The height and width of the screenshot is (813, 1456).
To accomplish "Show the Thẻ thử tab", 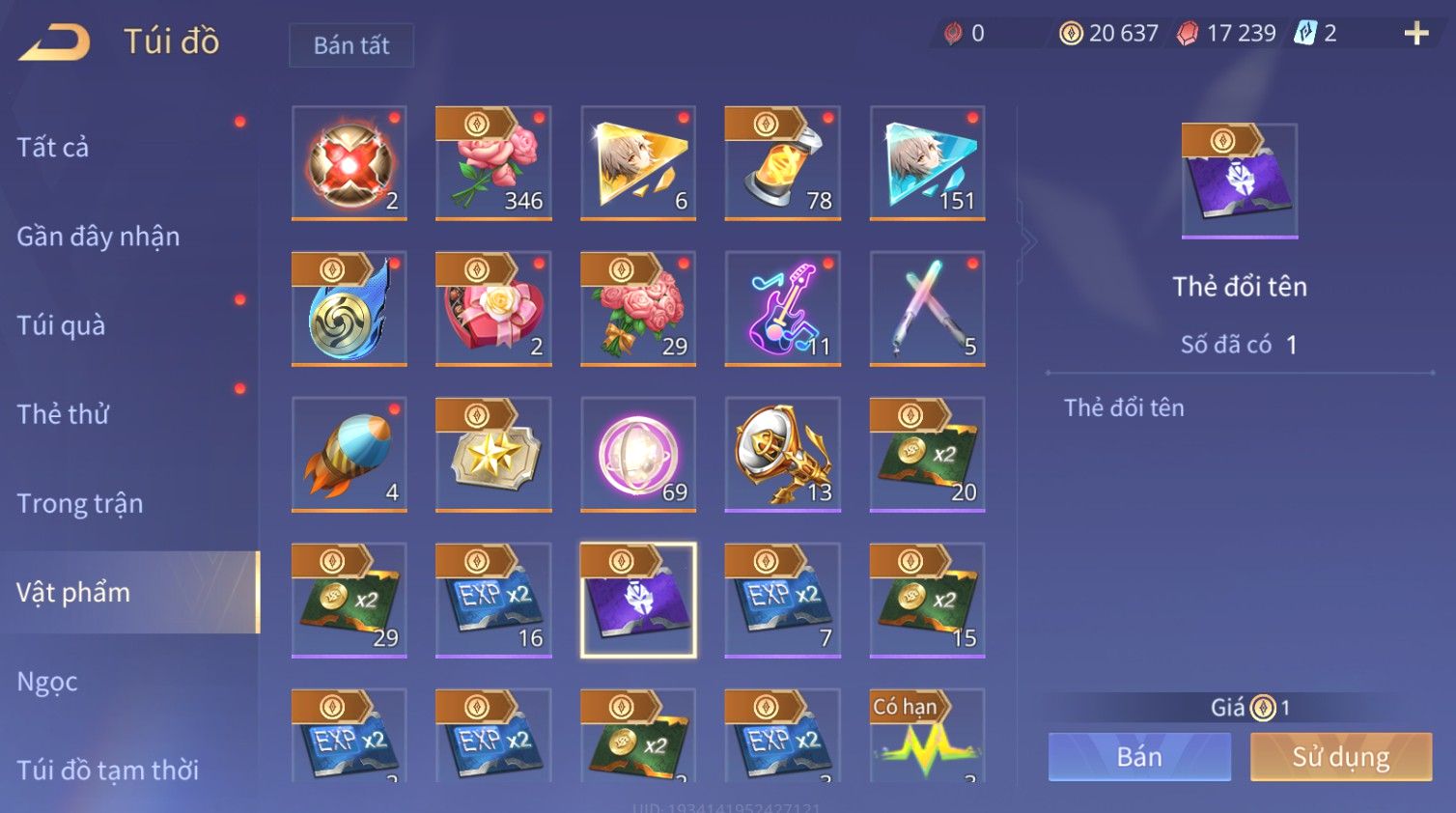I will (63, 414).
